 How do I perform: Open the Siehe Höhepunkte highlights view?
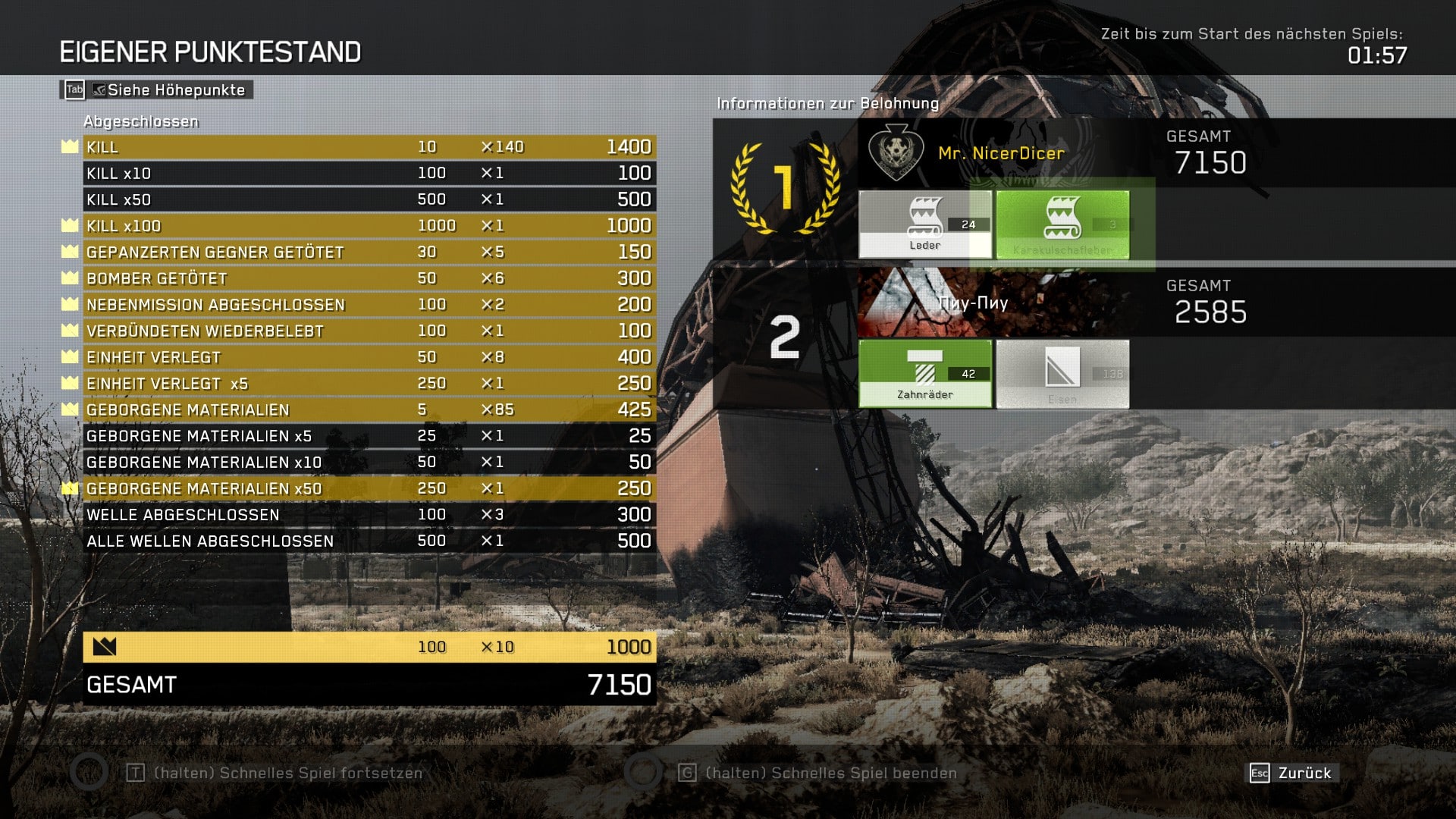[x=157, y=90]
